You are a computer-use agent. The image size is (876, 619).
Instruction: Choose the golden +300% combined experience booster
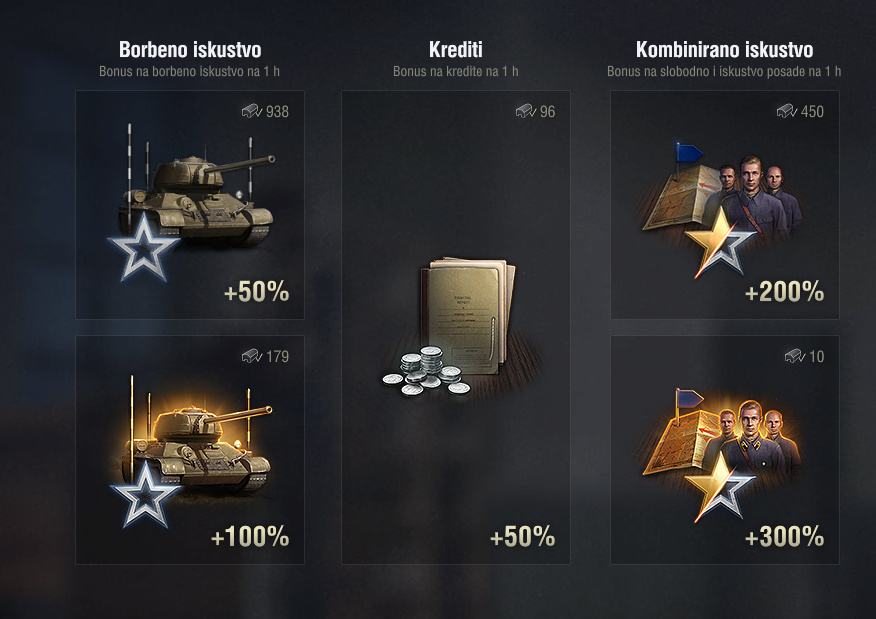click(725, 450)
